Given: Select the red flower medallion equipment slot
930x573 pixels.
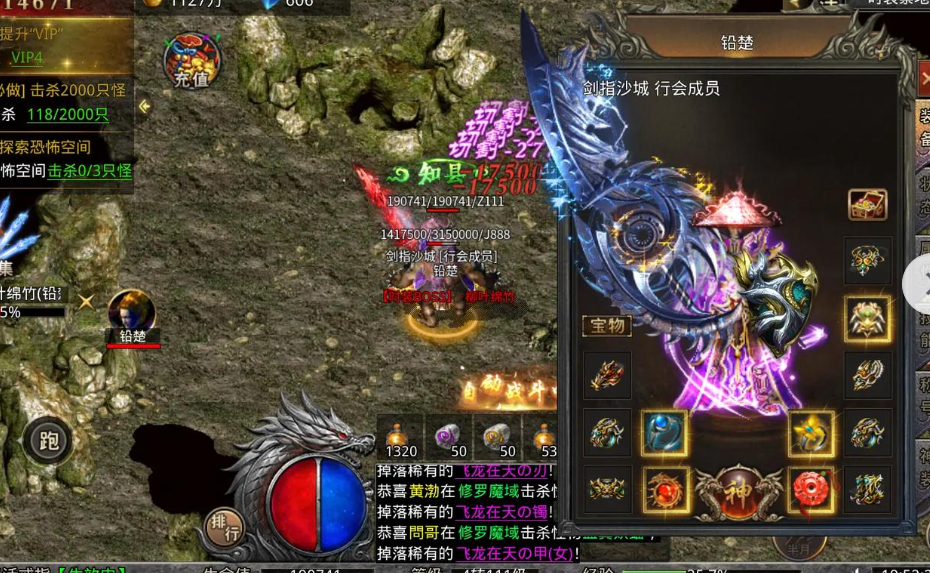Looking at the screenshot, I should click(811, 490).
